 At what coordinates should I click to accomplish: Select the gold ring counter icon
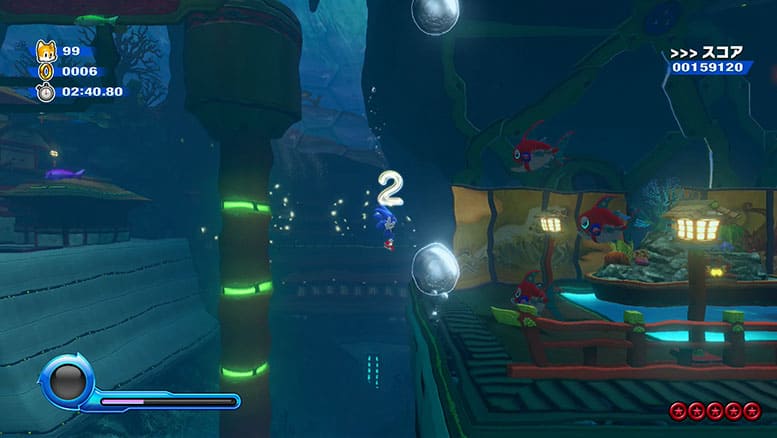[x=46, y=71]
